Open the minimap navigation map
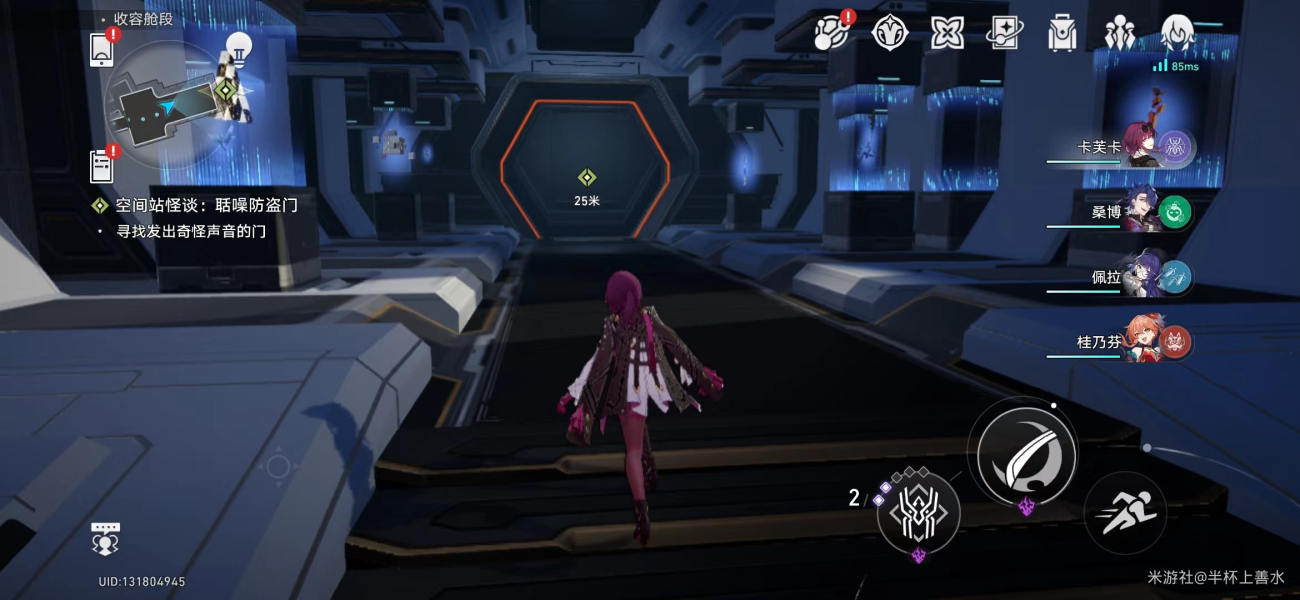Viewport: 1300px width, 600px height. (x=166, y=104)
